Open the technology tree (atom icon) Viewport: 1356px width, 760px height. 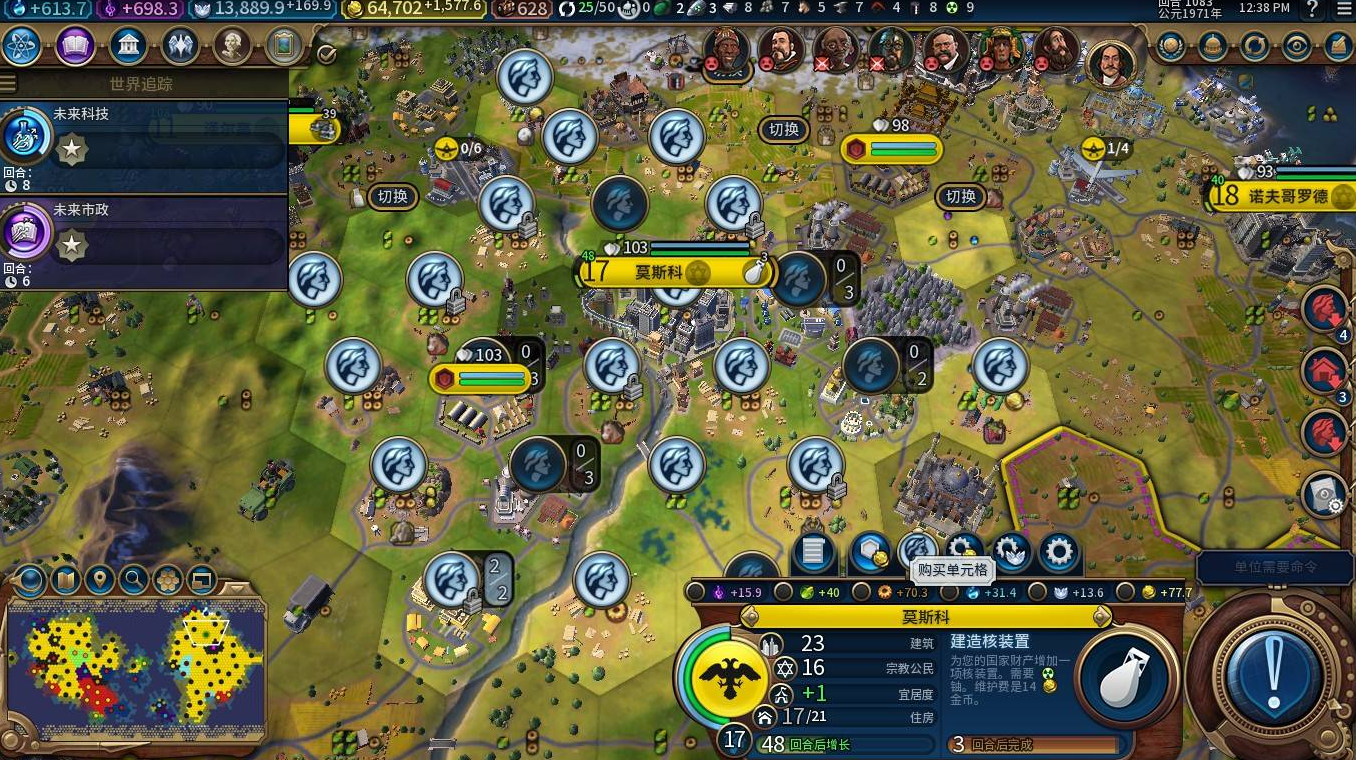[x=22, y=45]
